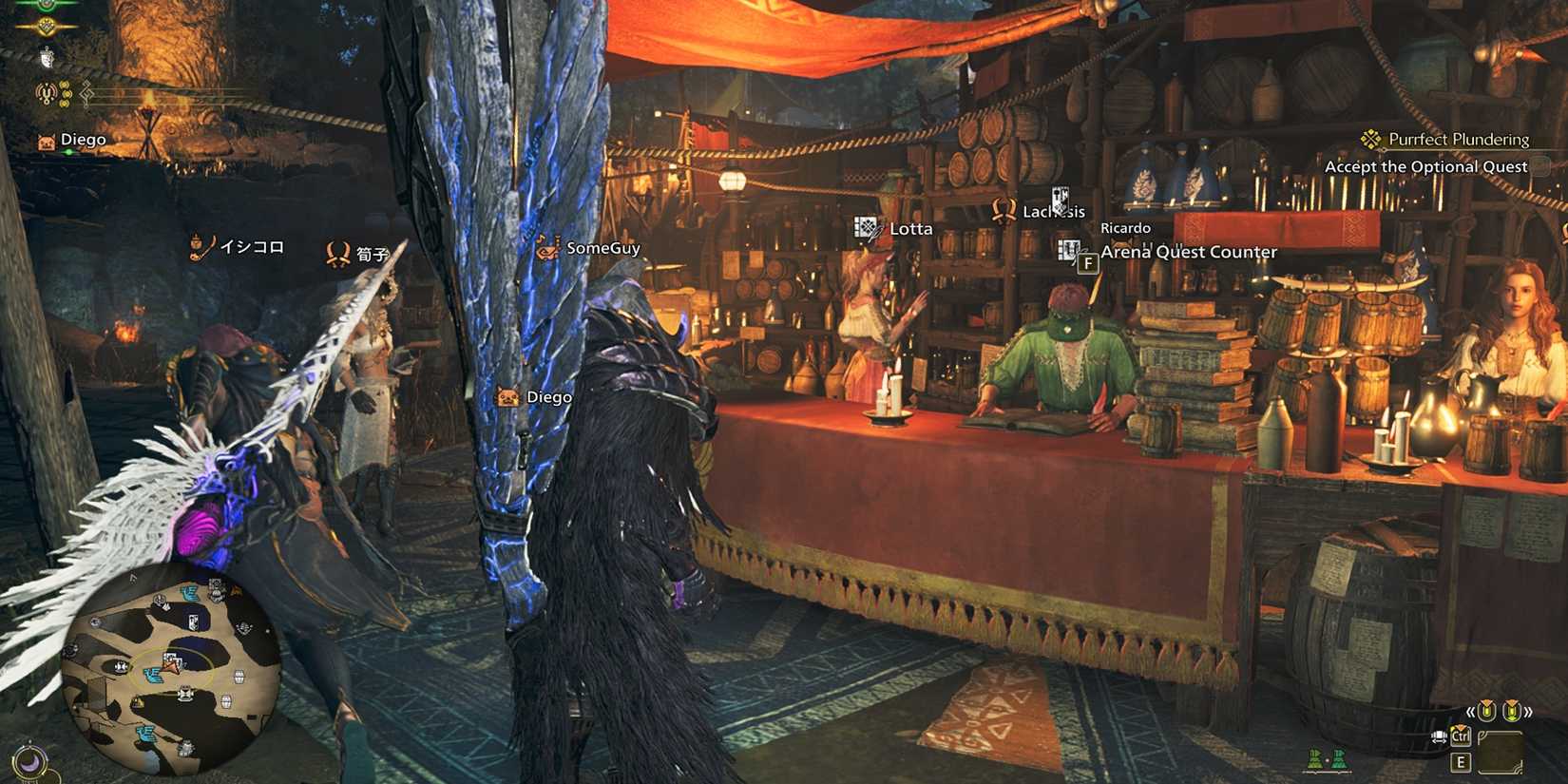This screenshot has width=1568, height=784.
Task: Select a blue Seikret marker on the minimap
Action: point(153,675)
